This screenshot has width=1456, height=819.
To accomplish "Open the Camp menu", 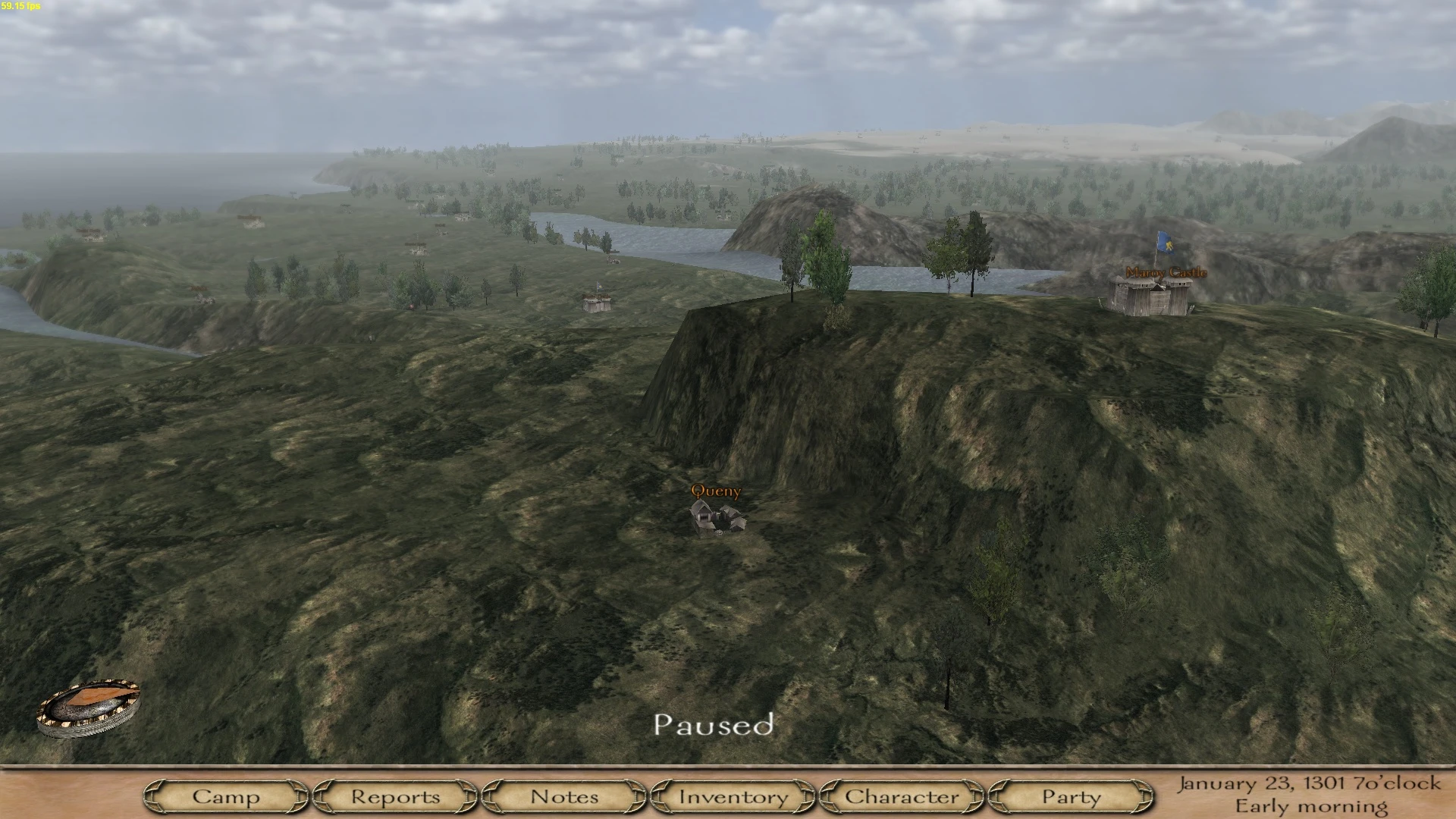I will click(227, 797).
